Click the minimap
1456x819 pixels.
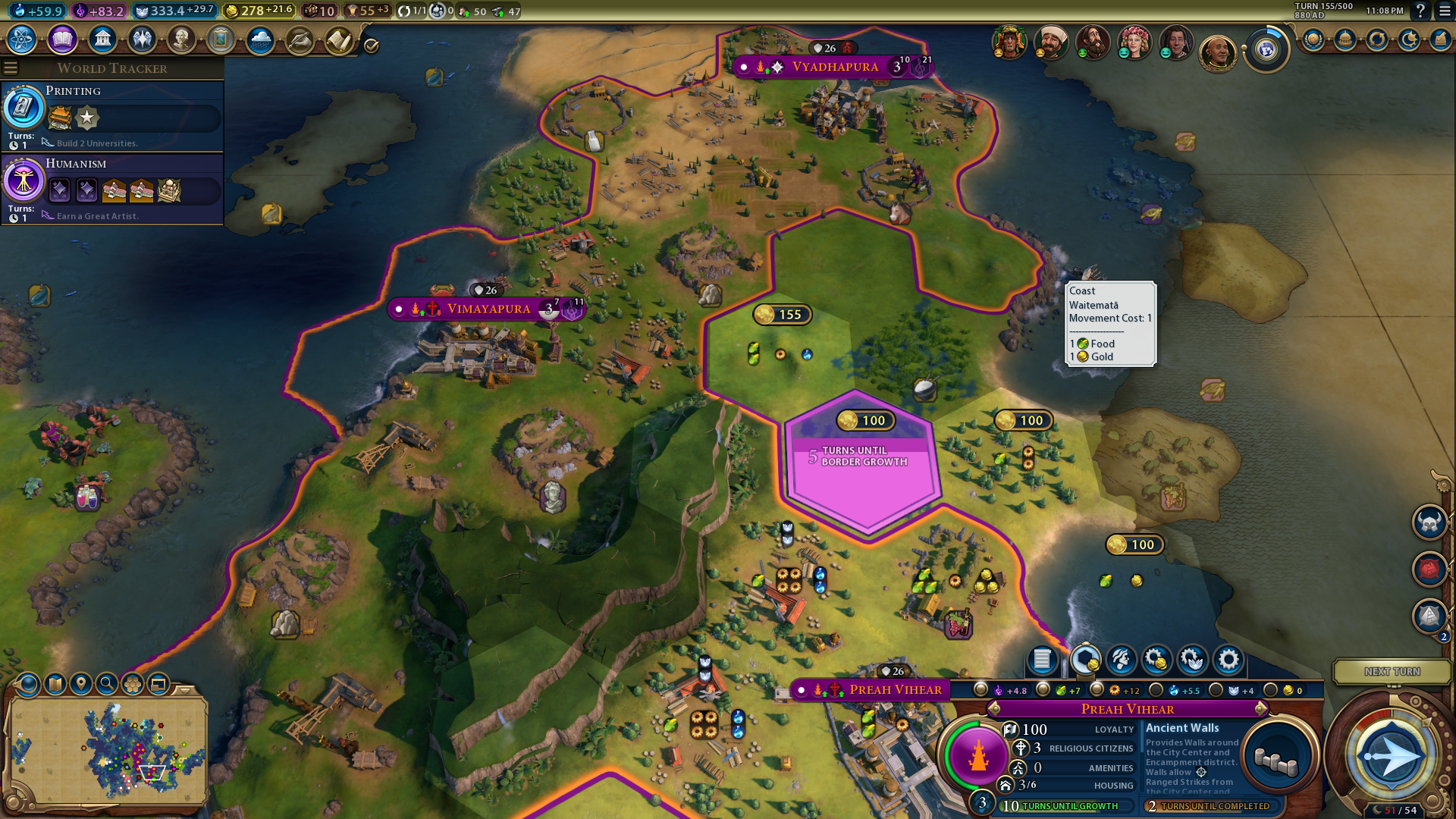(x=108, y=751)
